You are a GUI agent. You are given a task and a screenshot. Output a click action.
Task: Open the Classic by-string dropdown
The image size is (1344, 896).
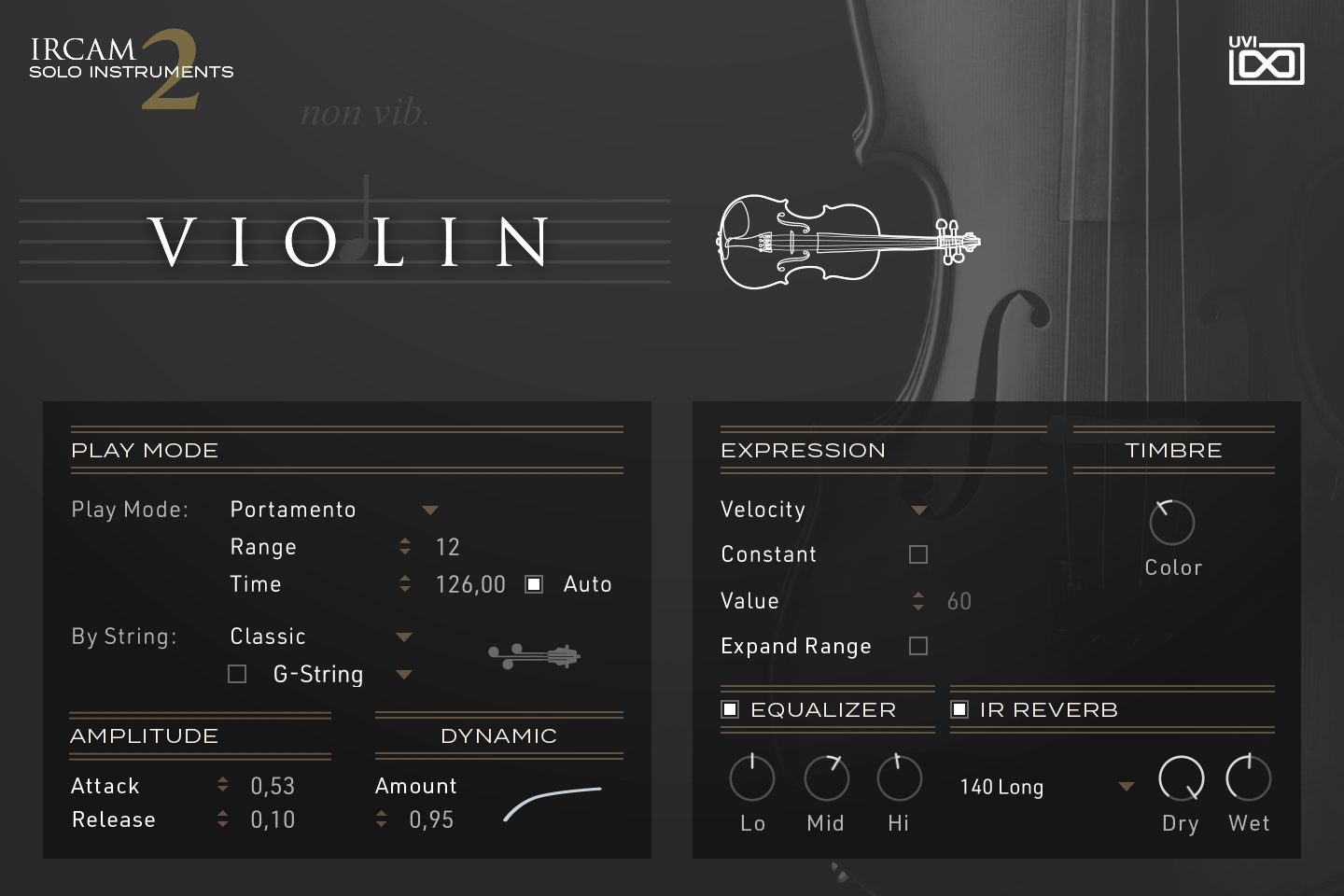point(403,637)
